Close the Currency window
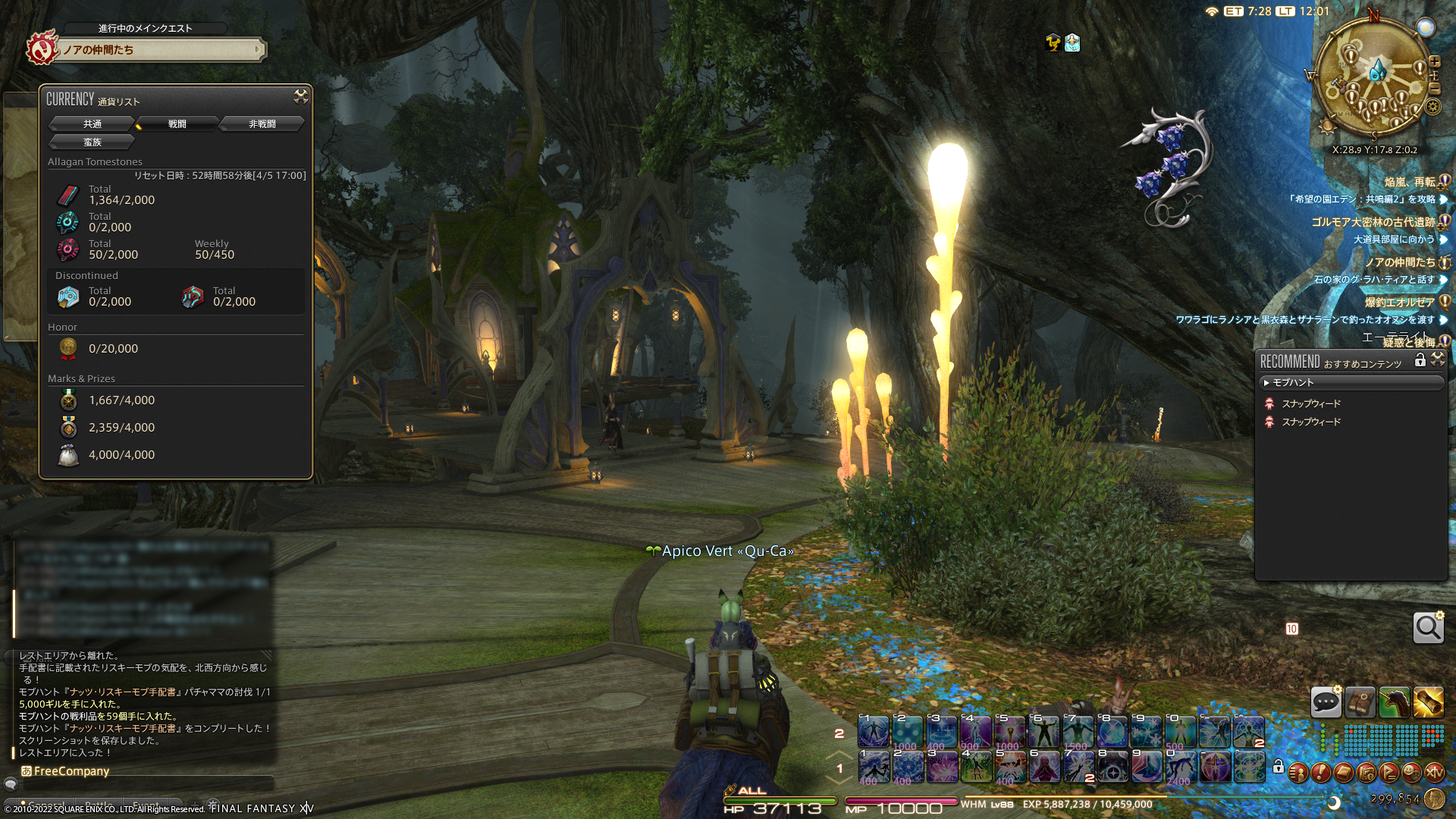Screen dimensions: 1456x819 [x=301, y=96]
